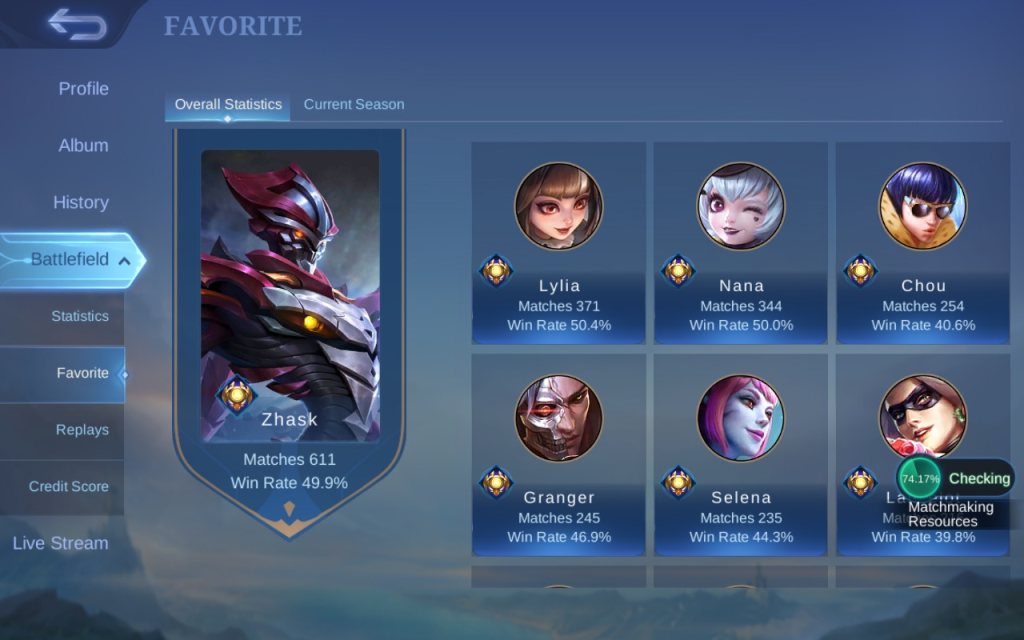Viewport: 1024px width, 640px height.
Task: Select the Granger hero card
Action: click(x=559, y=455)
